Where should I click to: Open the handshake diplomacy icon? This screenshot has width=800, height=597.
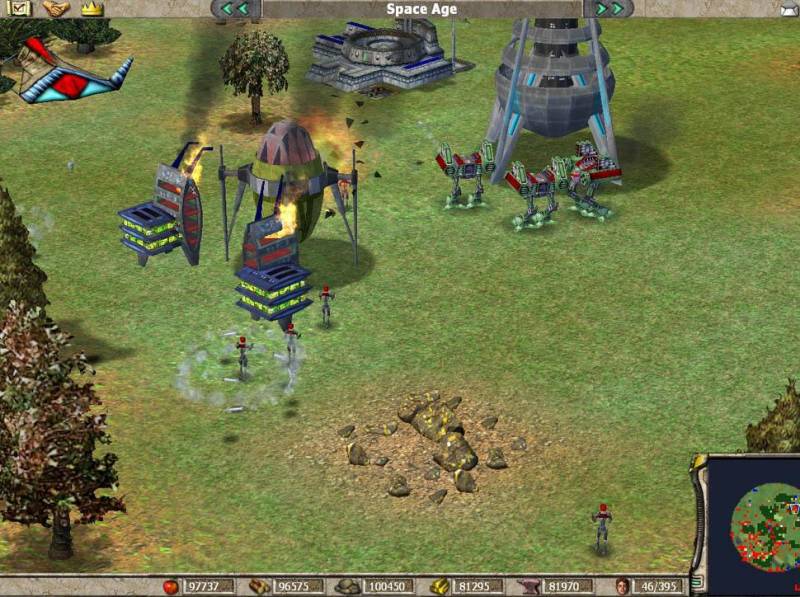tap(56, 8)
